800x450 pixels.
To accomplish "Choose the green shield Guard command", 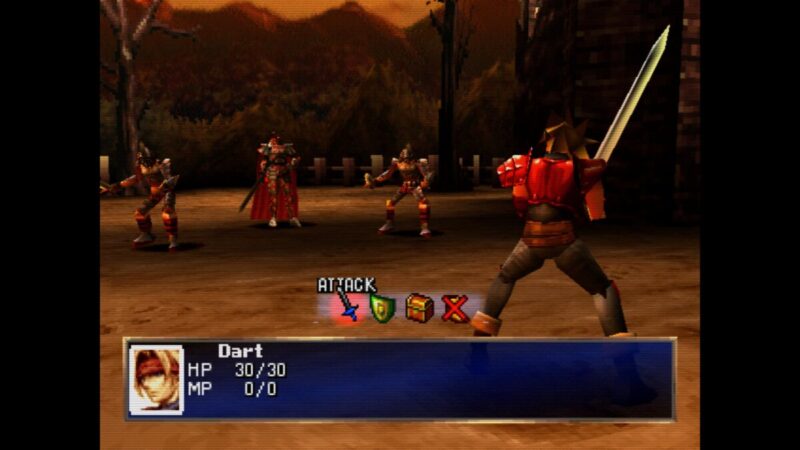I will pos(382,308).
